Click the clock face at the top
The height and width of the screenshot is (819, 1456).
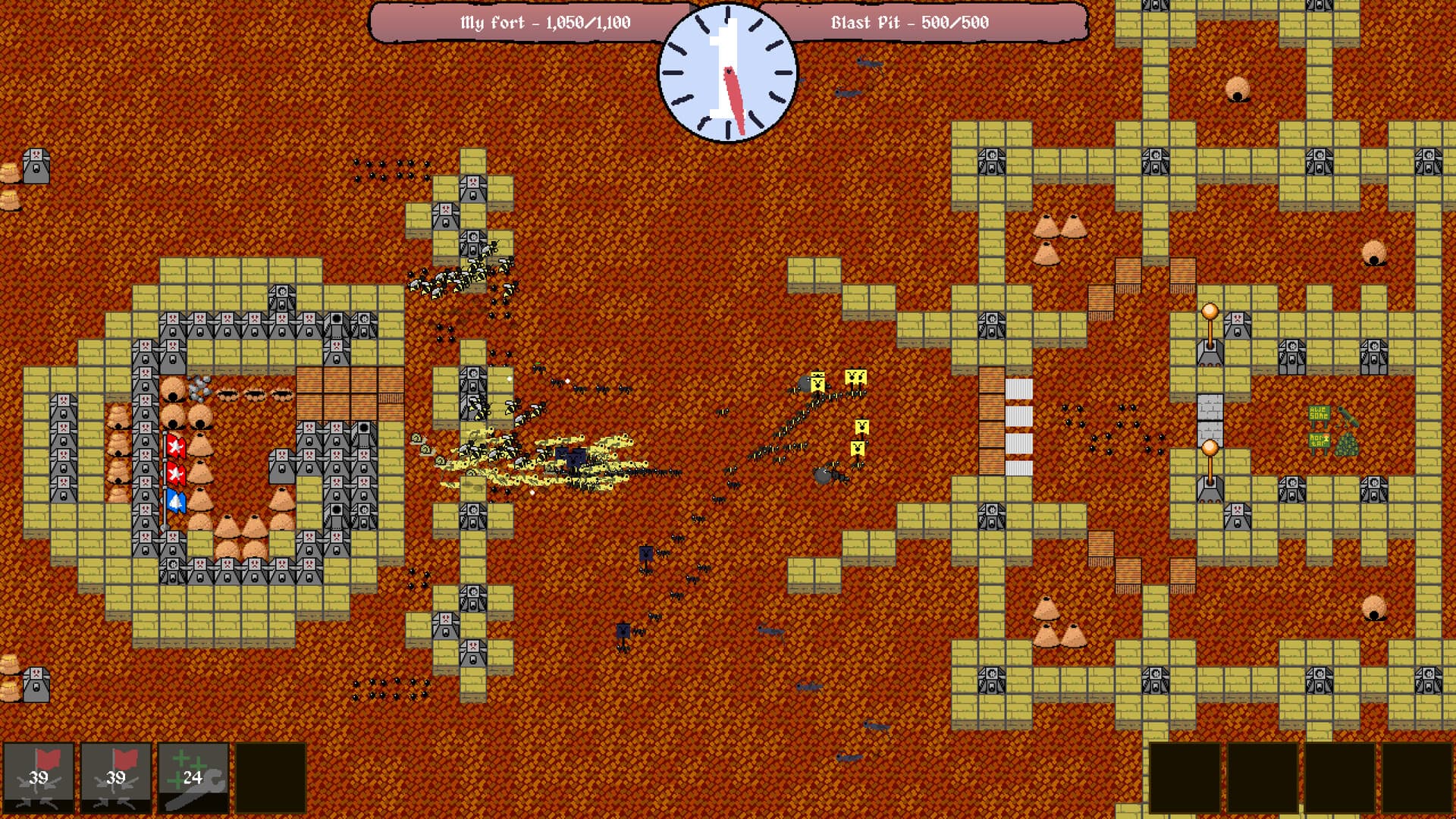click(726, 74)
